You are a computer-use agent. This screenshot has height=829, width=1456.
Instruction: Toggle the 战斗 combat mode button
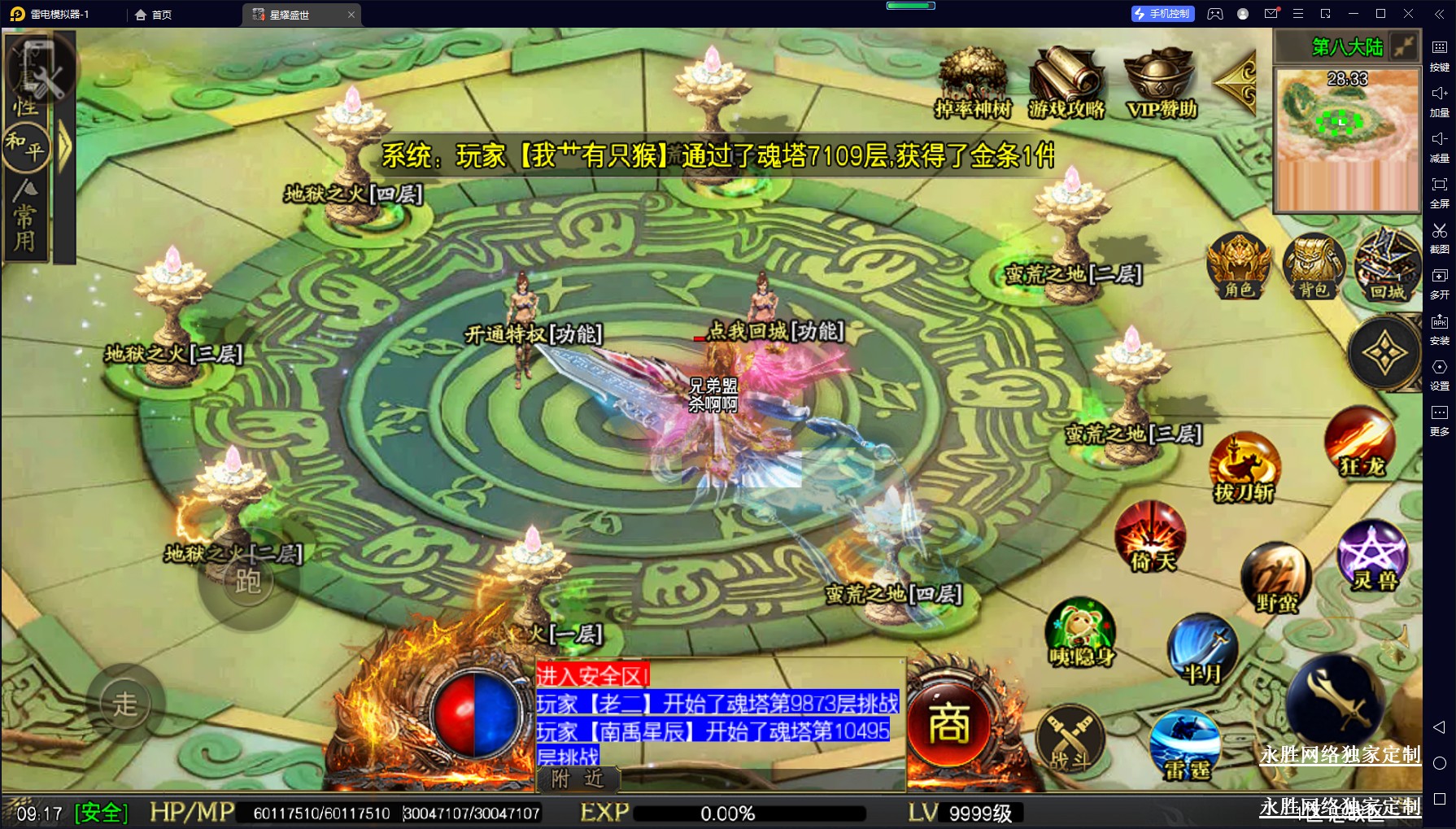click(1070, 740)
